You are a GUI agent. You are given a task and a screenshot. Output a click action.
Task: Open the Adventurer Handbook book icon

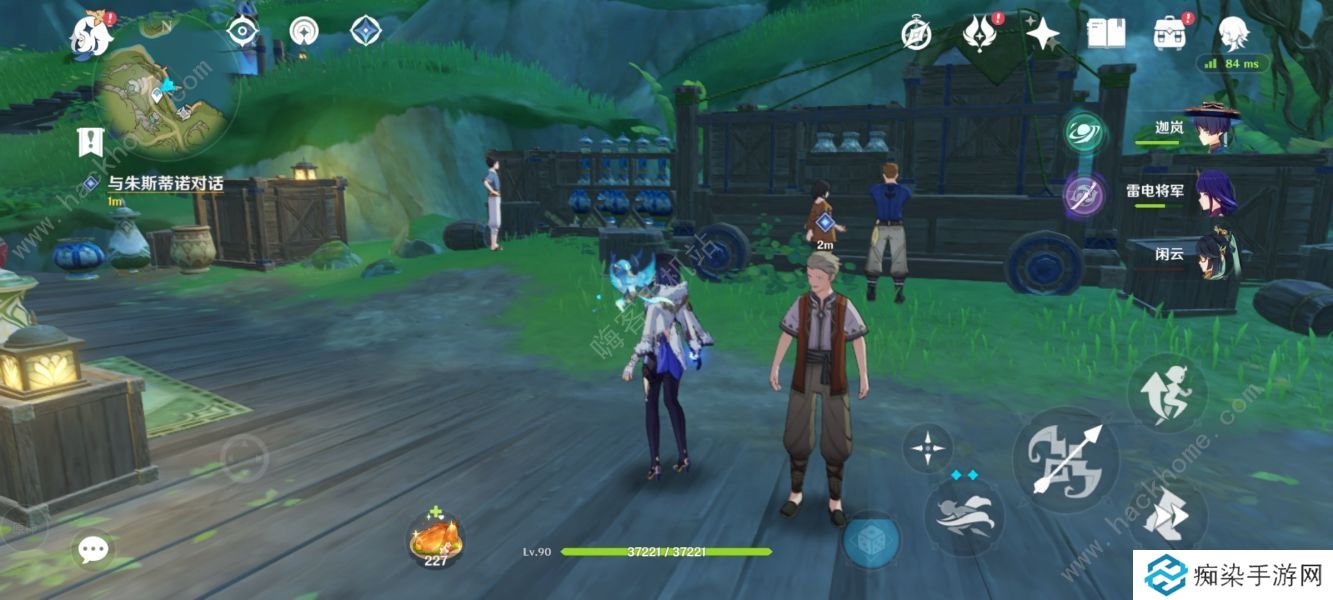(x=1106, y=34)
